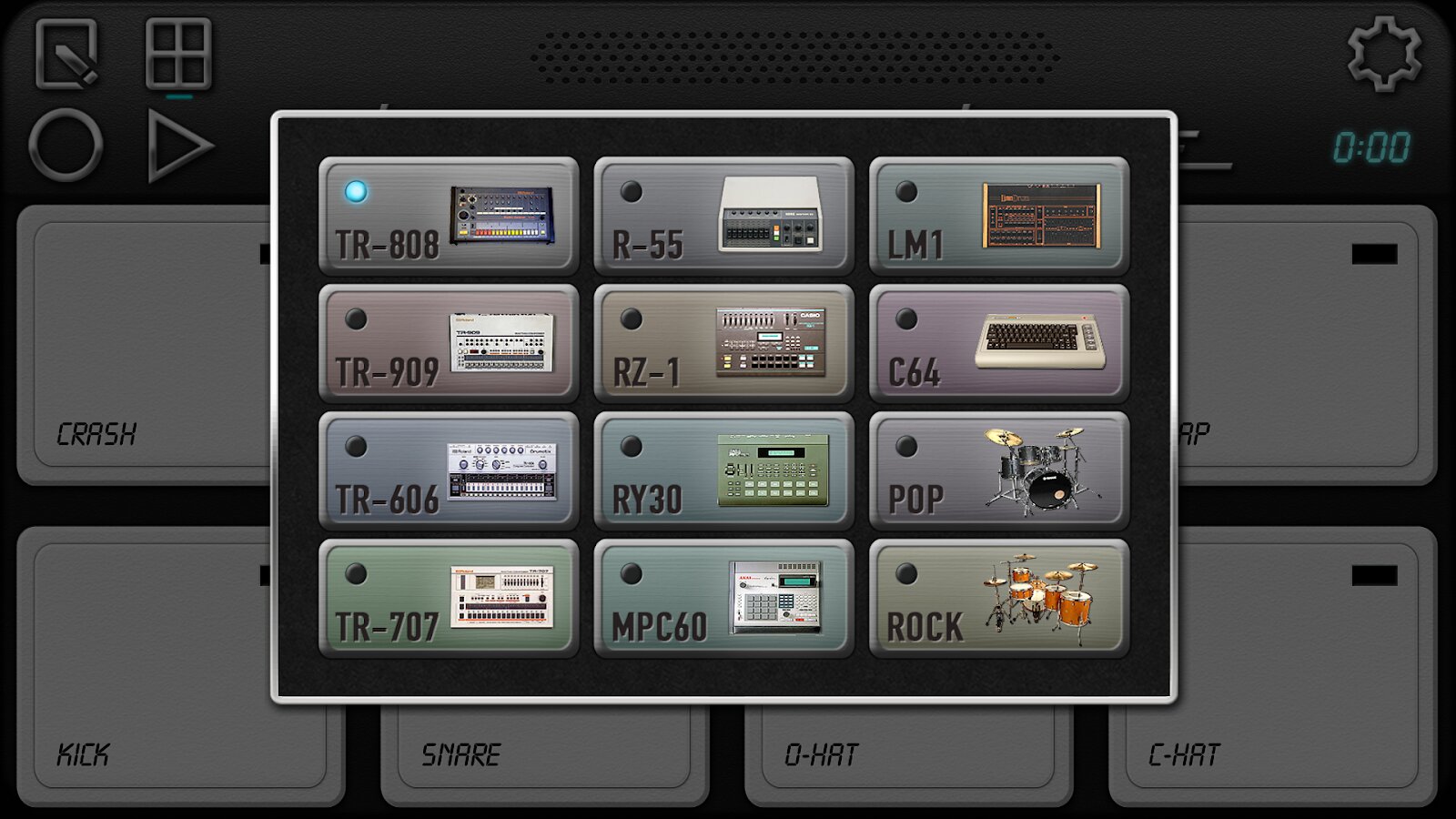Turn on the R-55 kit indicator LED

pos(632,191)
